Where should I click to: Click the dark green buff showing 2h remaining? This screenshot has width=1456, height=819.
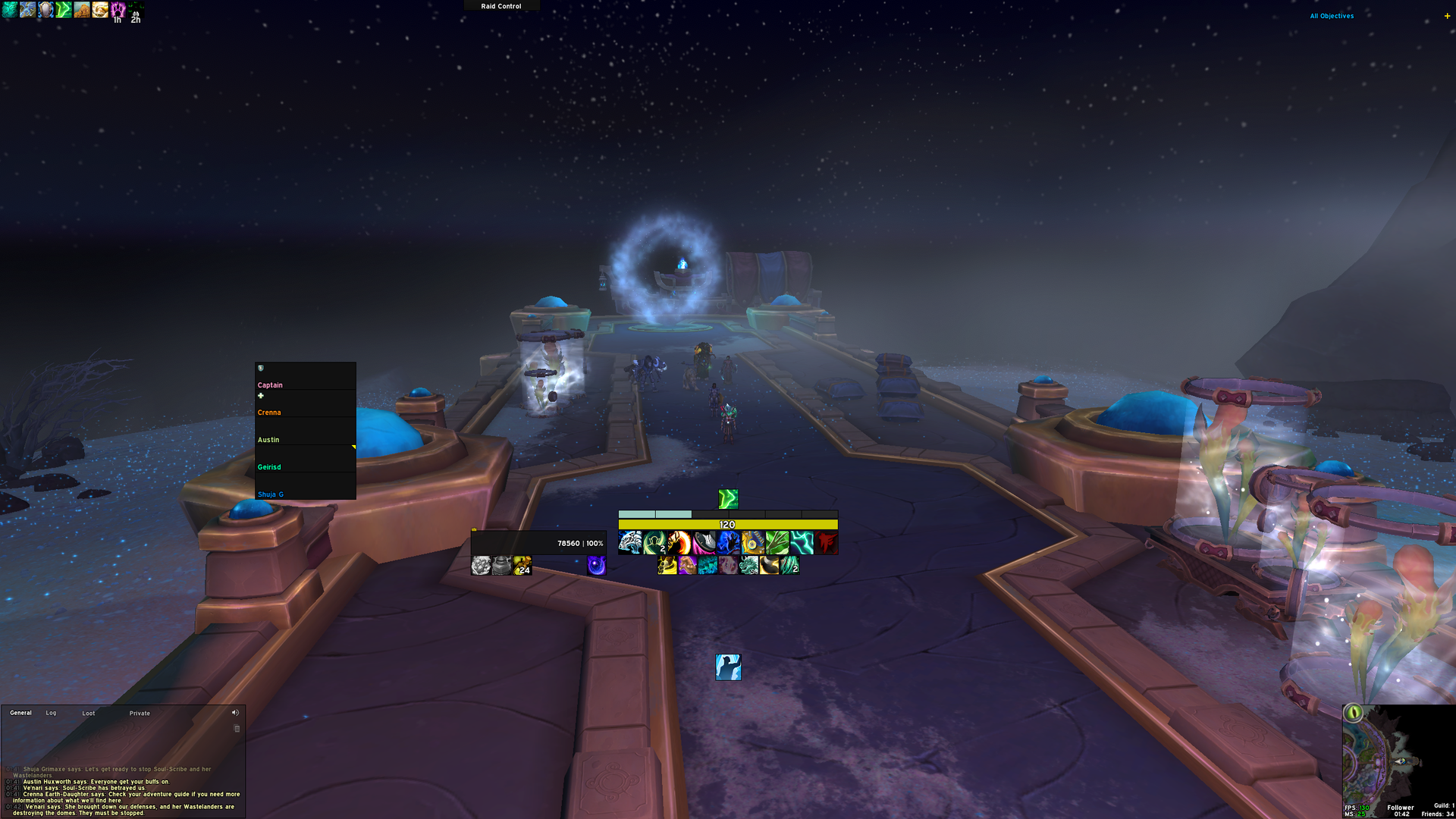[x=135, y=10]
